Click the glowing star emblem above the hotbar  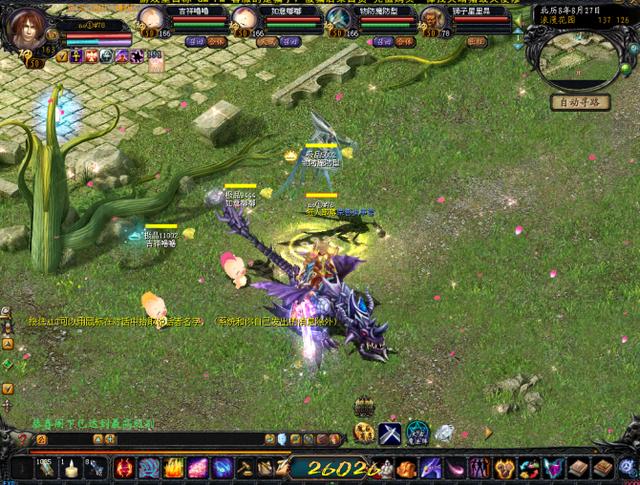tap(417, 432)
